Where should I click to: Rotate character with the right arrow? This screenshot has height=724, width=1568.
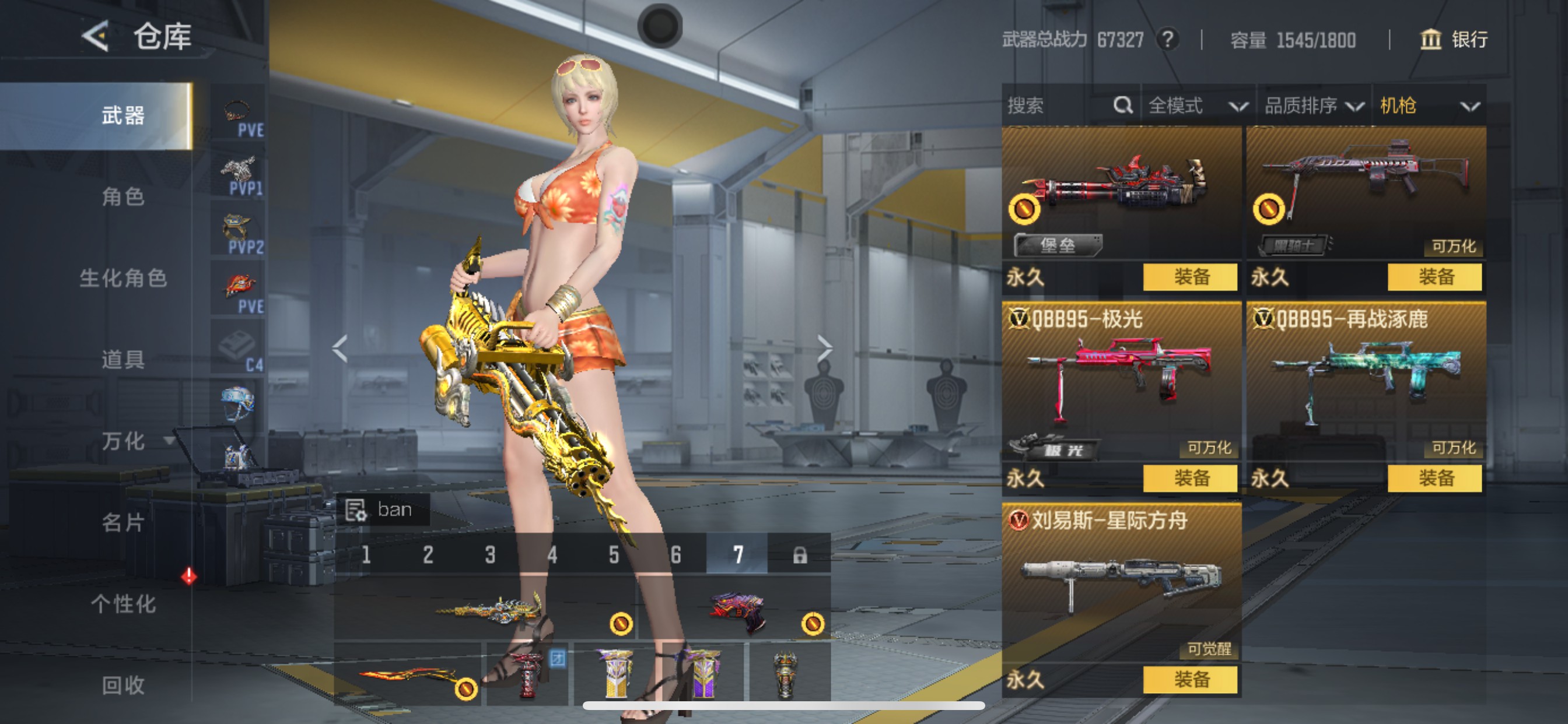click(825, 348)
